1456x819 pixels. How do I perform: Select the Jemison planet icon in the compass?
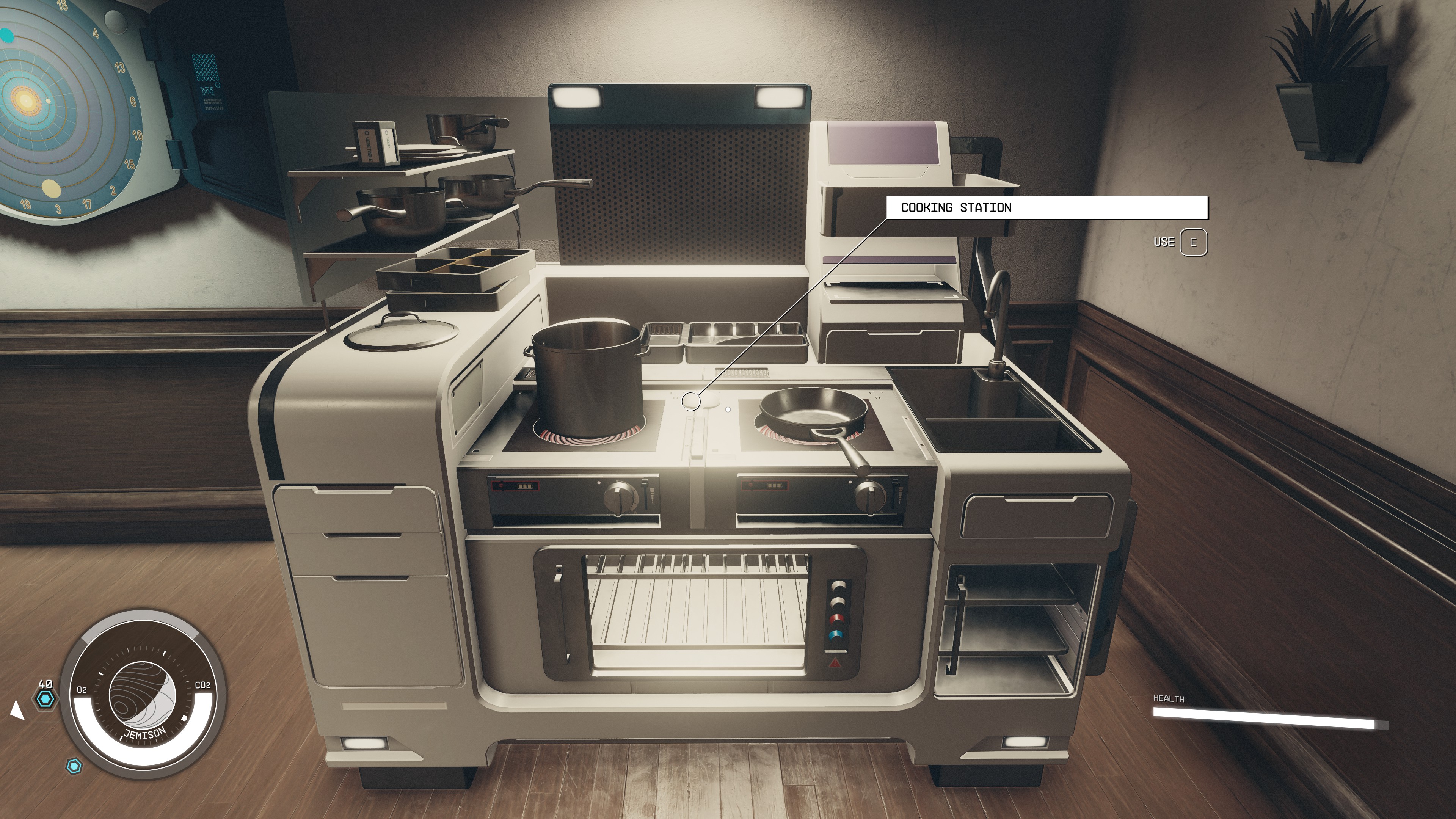pos(143,694)
